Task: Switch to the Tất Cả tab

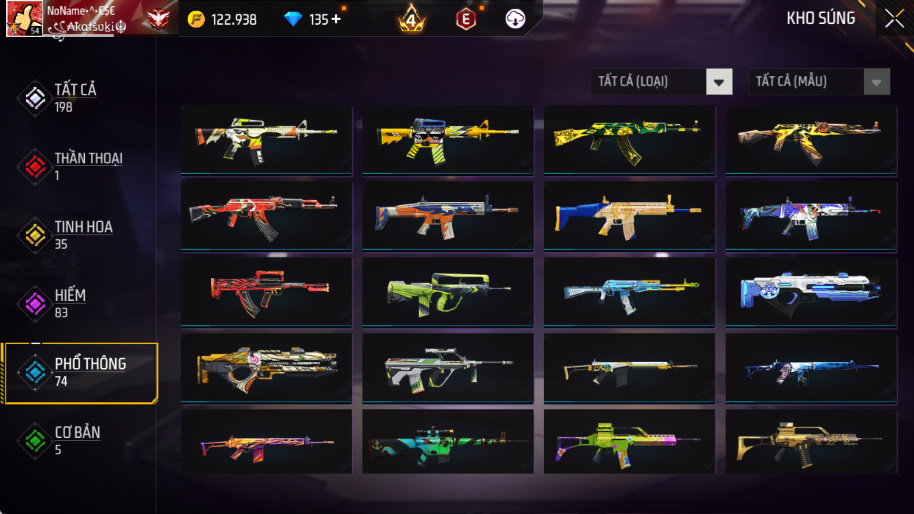Action: [74, 97]
